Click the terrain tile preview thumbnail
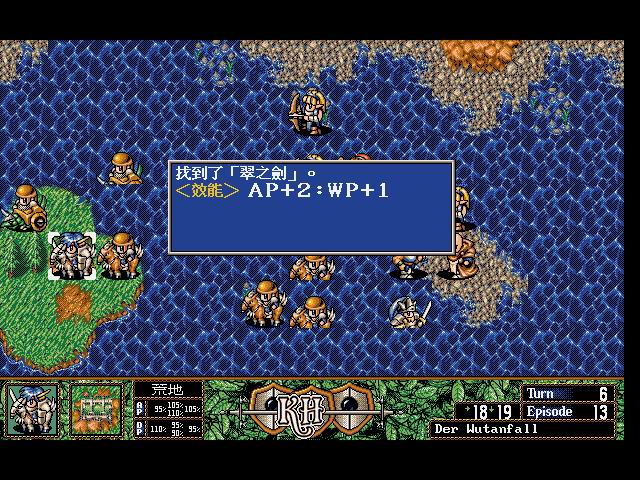This screenshot has height=480, width=640. click(95, 409)
